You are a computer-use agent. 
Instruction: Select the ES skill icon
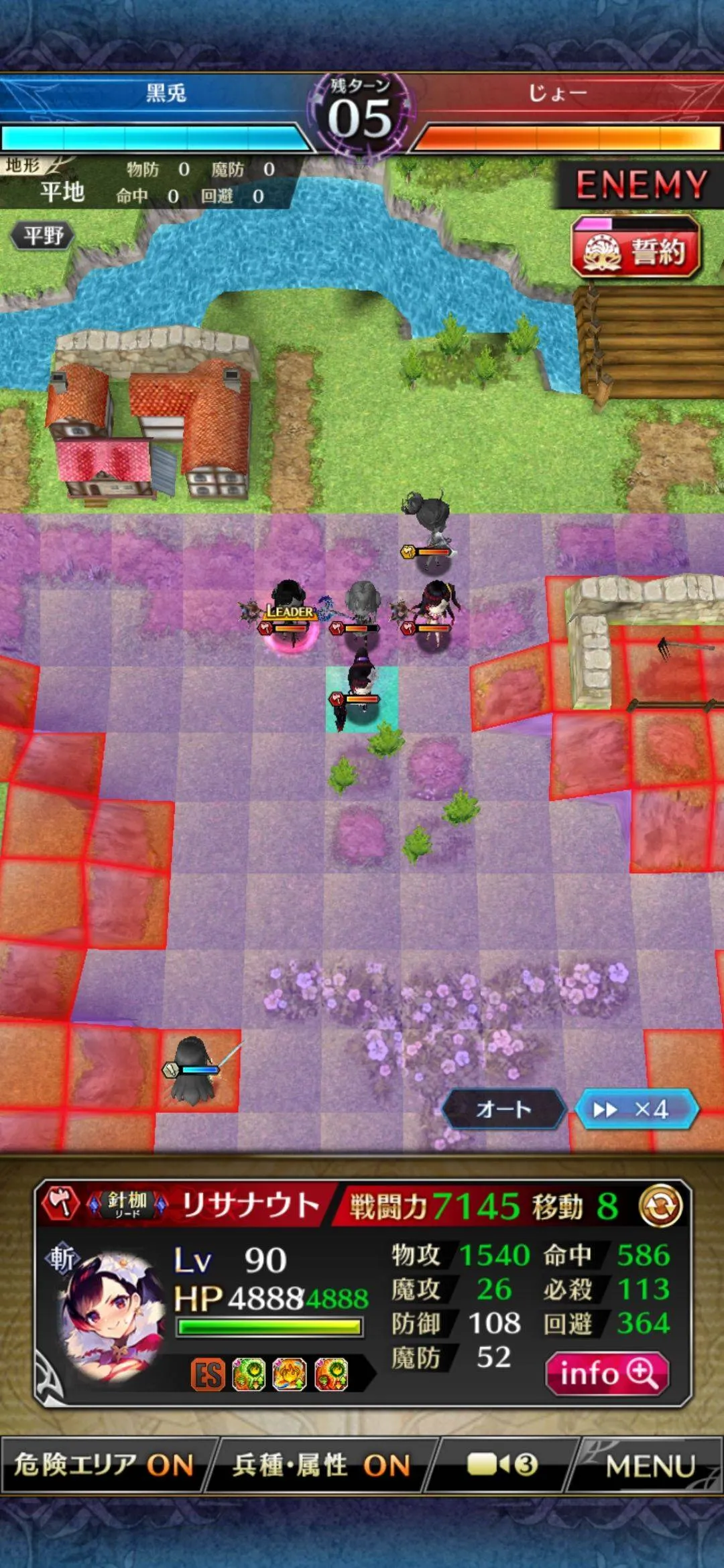[207, 1375]
